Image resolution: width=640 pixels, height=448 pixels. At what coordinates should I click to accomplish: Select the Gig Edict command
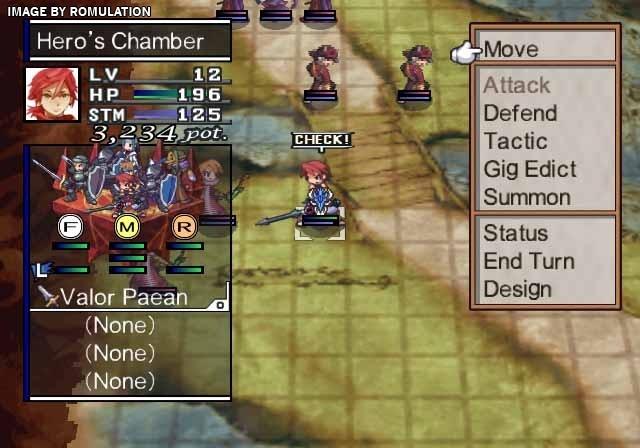pyautogui.click(x=529, y=169)
